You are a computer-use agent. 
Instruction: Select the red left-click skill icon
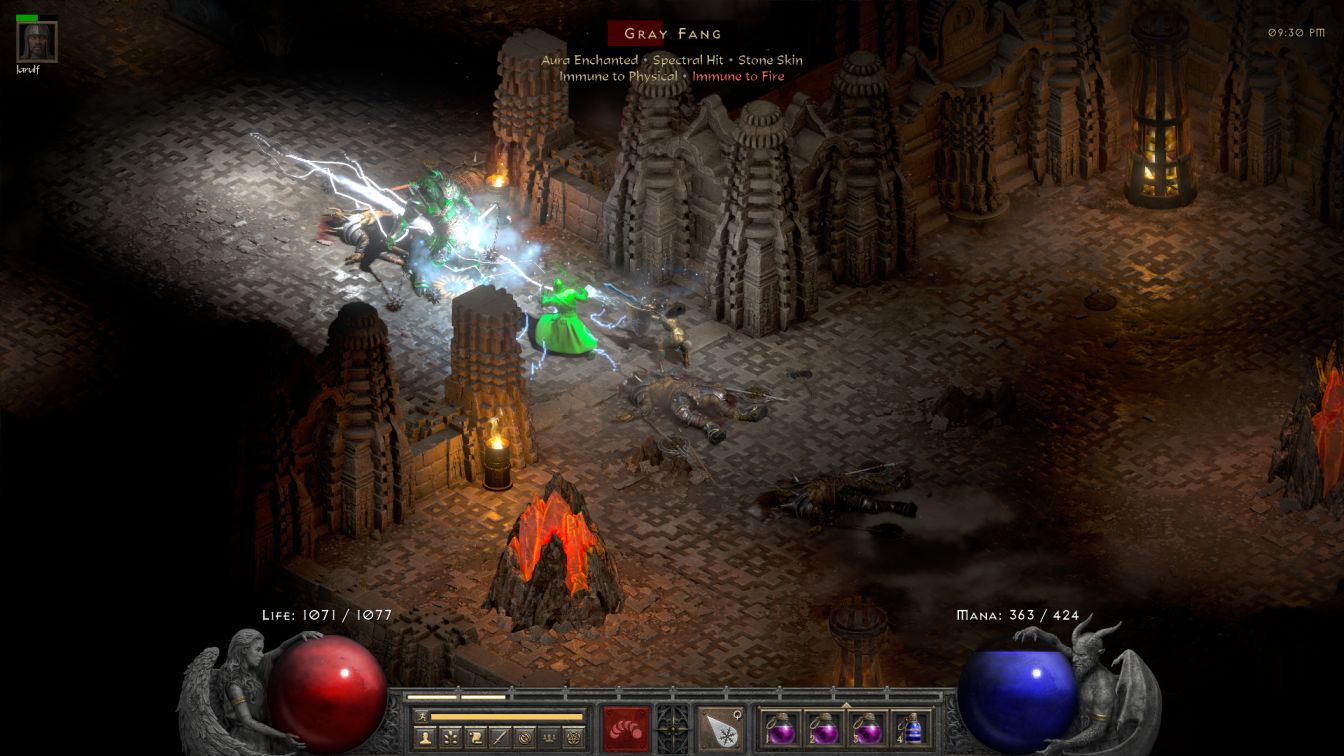[x=626, y=728]
